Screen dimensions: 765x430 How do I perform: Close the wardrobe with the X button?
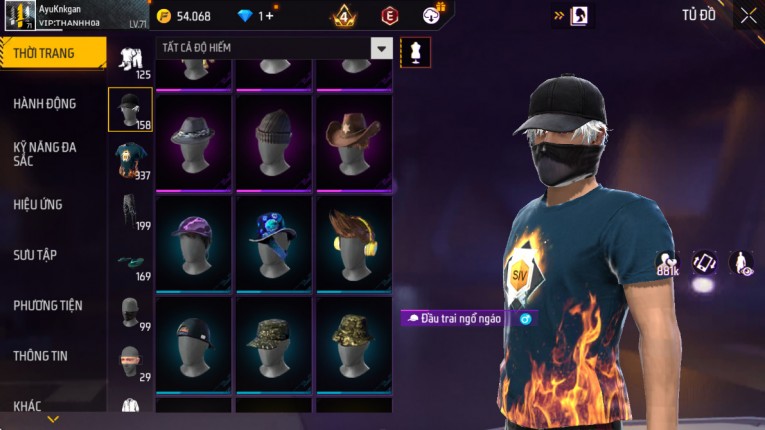(x=748, y=15)
